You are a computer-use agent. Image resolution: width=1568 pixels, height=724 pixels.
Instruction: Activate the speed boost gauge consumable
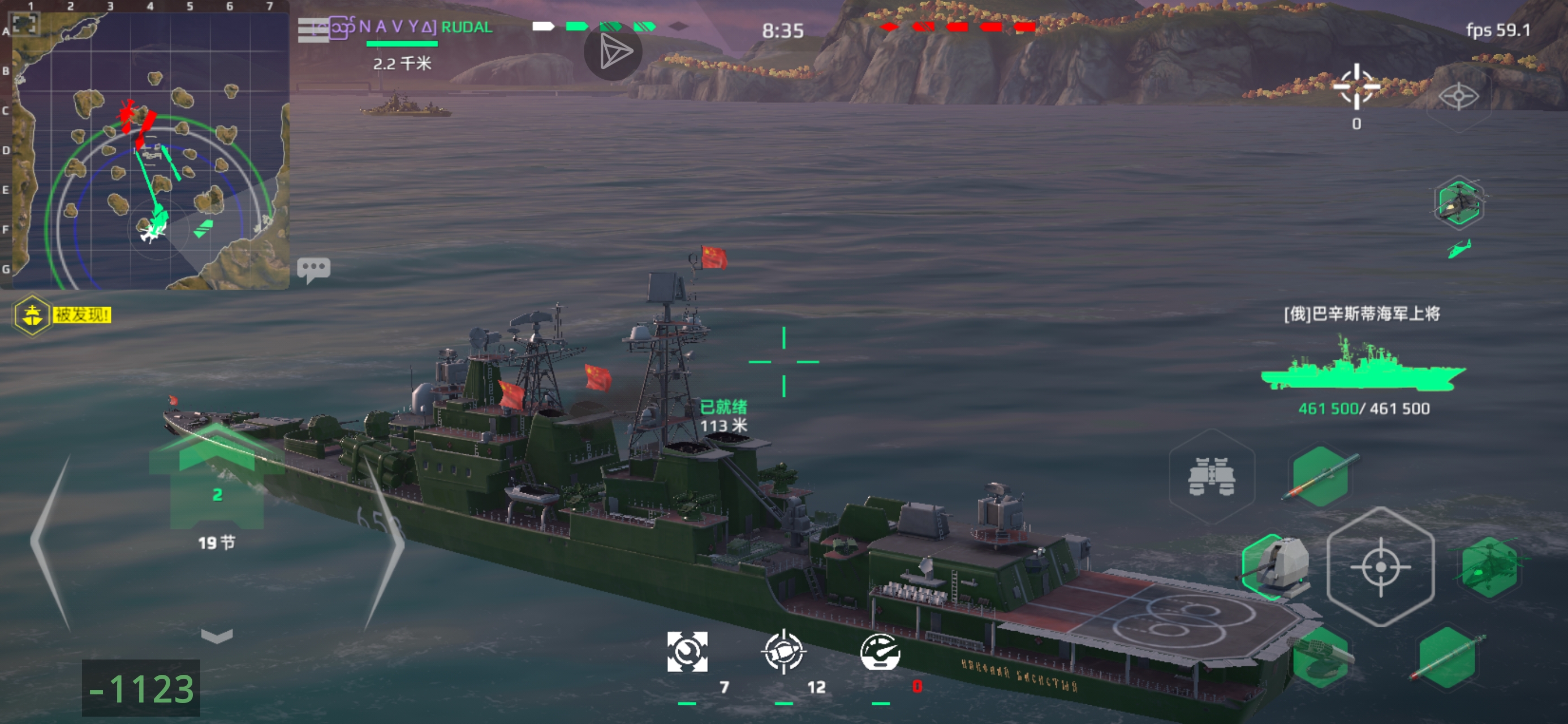tap(880, 652)
